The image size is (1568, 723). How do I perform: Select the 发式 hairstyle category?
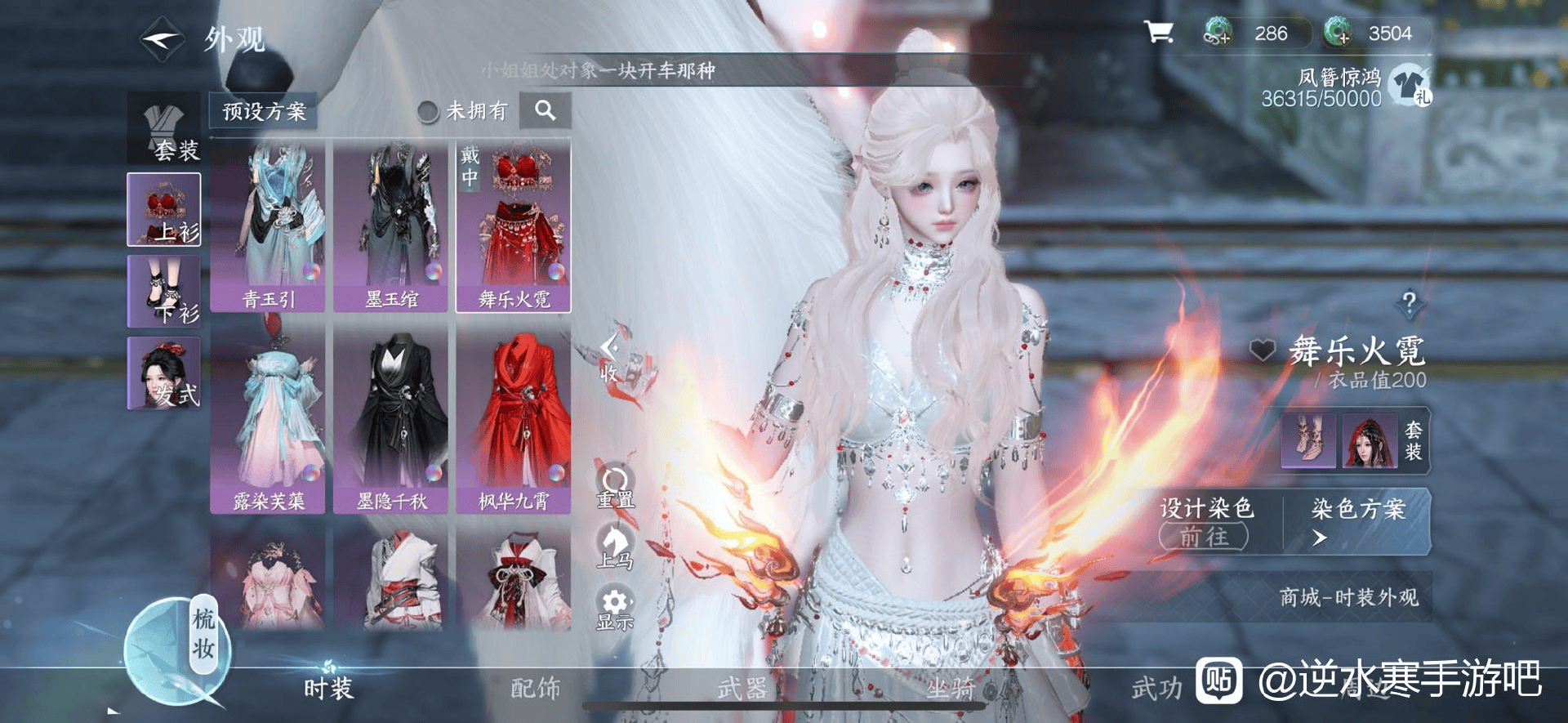[x=164, y=373]
